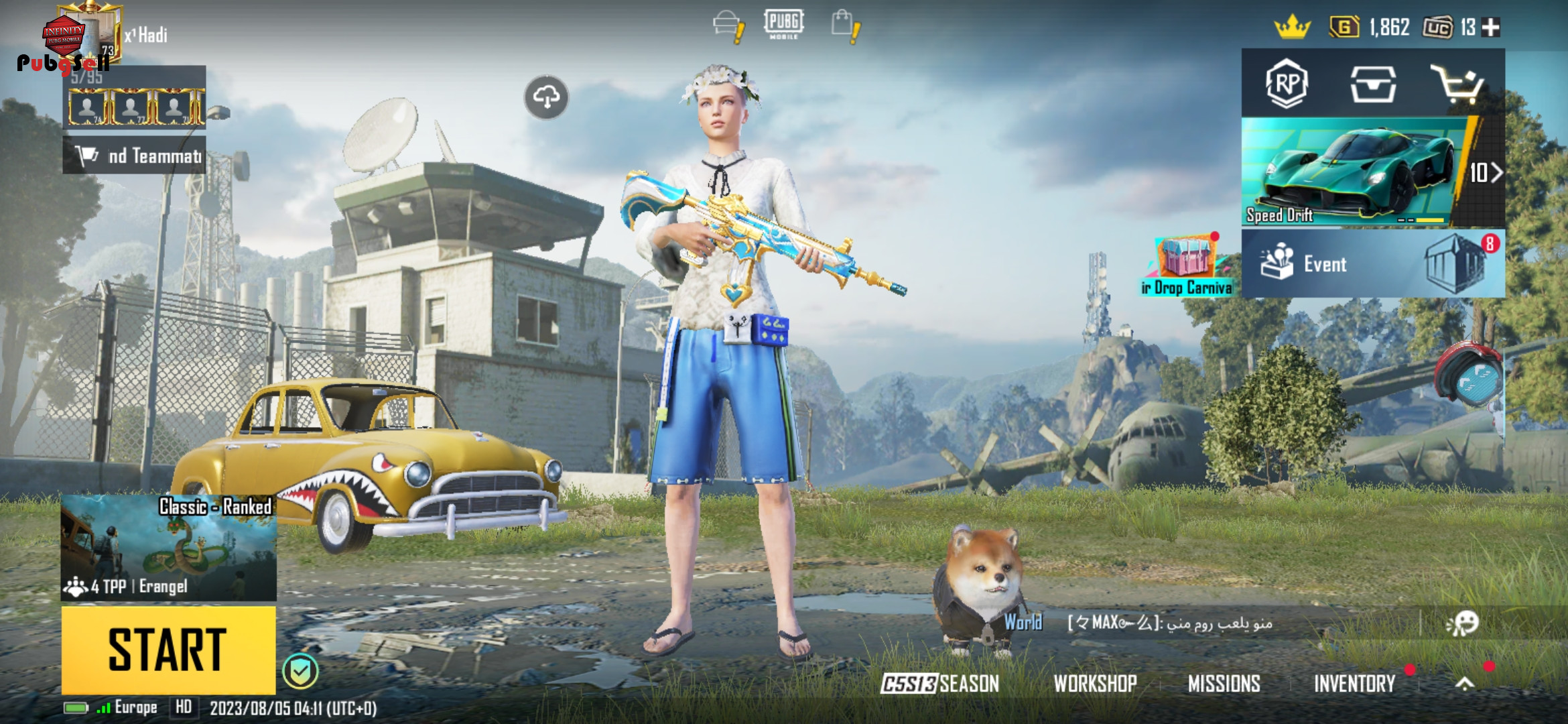The height and width of the screenshot is (724, 1568).
Task: Go to the Workshop menu
Action: pyautogui.click(x=1095, y=683)
